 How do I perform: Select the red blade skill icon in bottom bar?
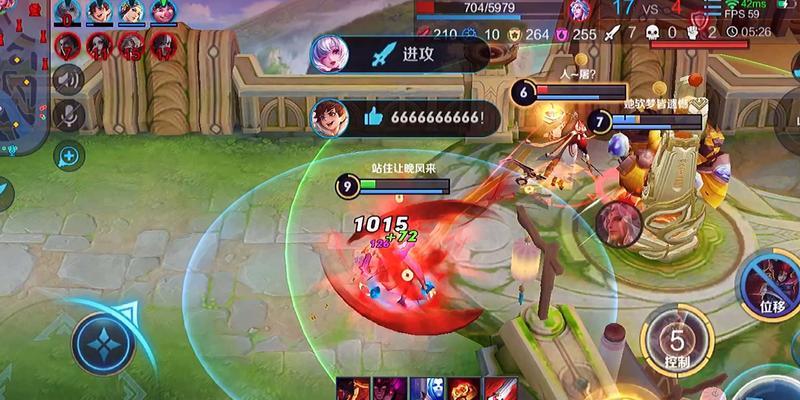point(501,389)
